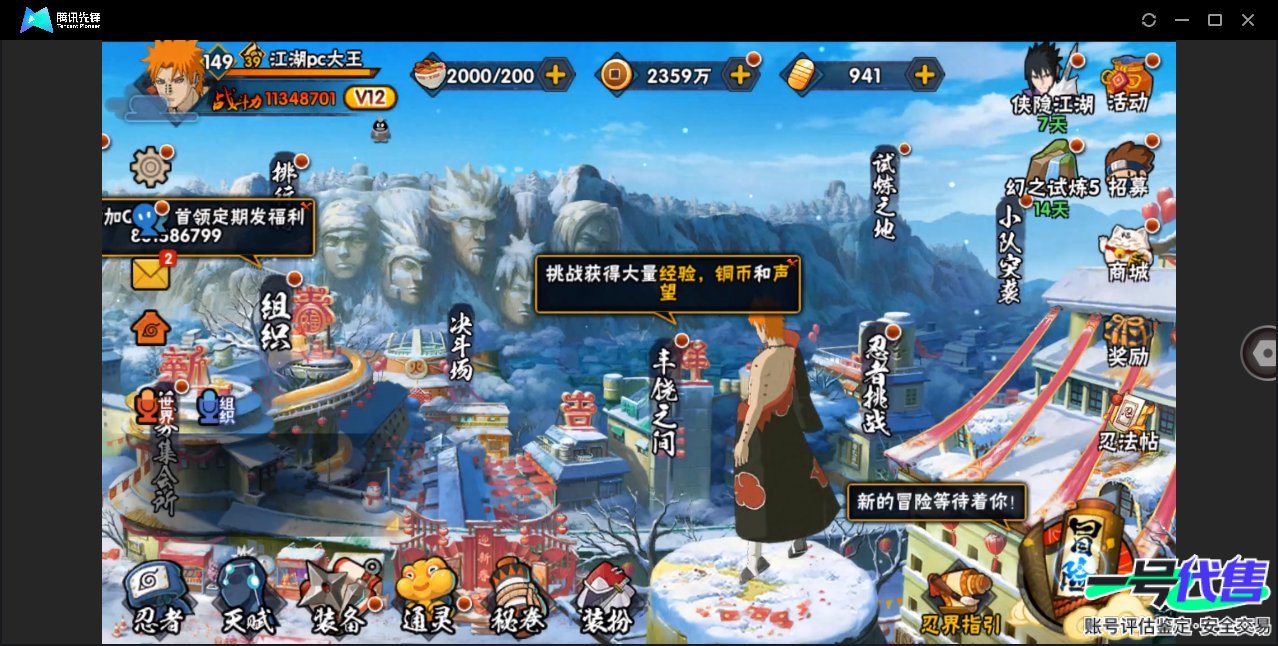Open the gear settings icon
1278x646 pixels.
point(151,166)
